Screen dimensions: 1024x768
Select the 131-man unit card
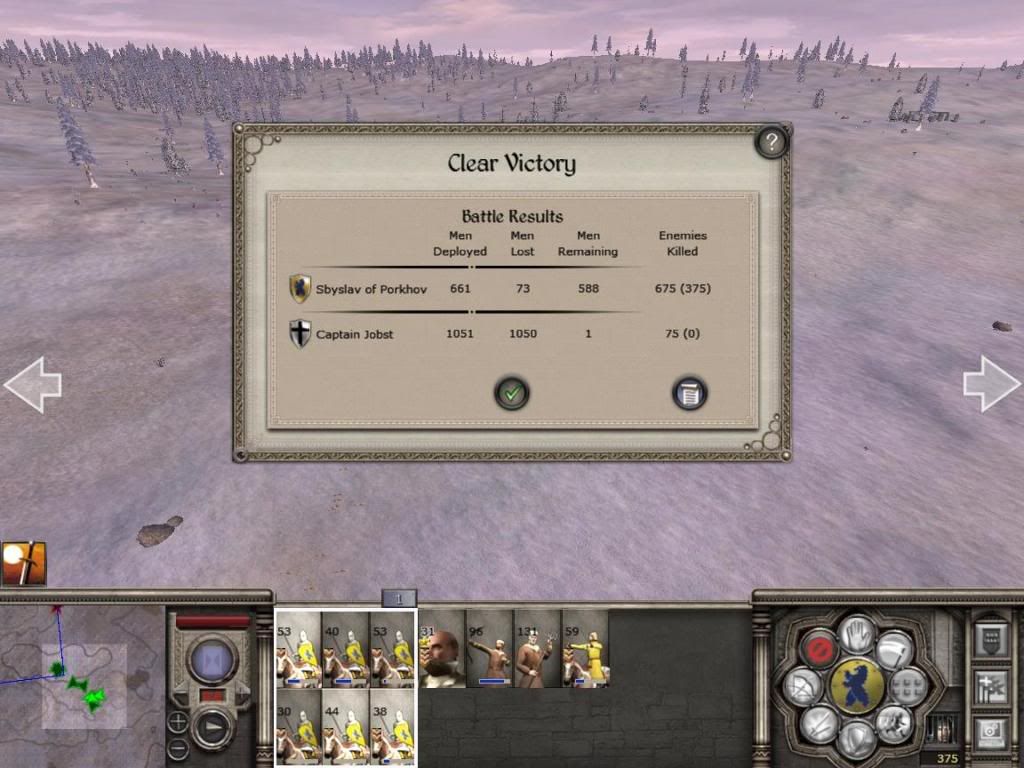537,649
